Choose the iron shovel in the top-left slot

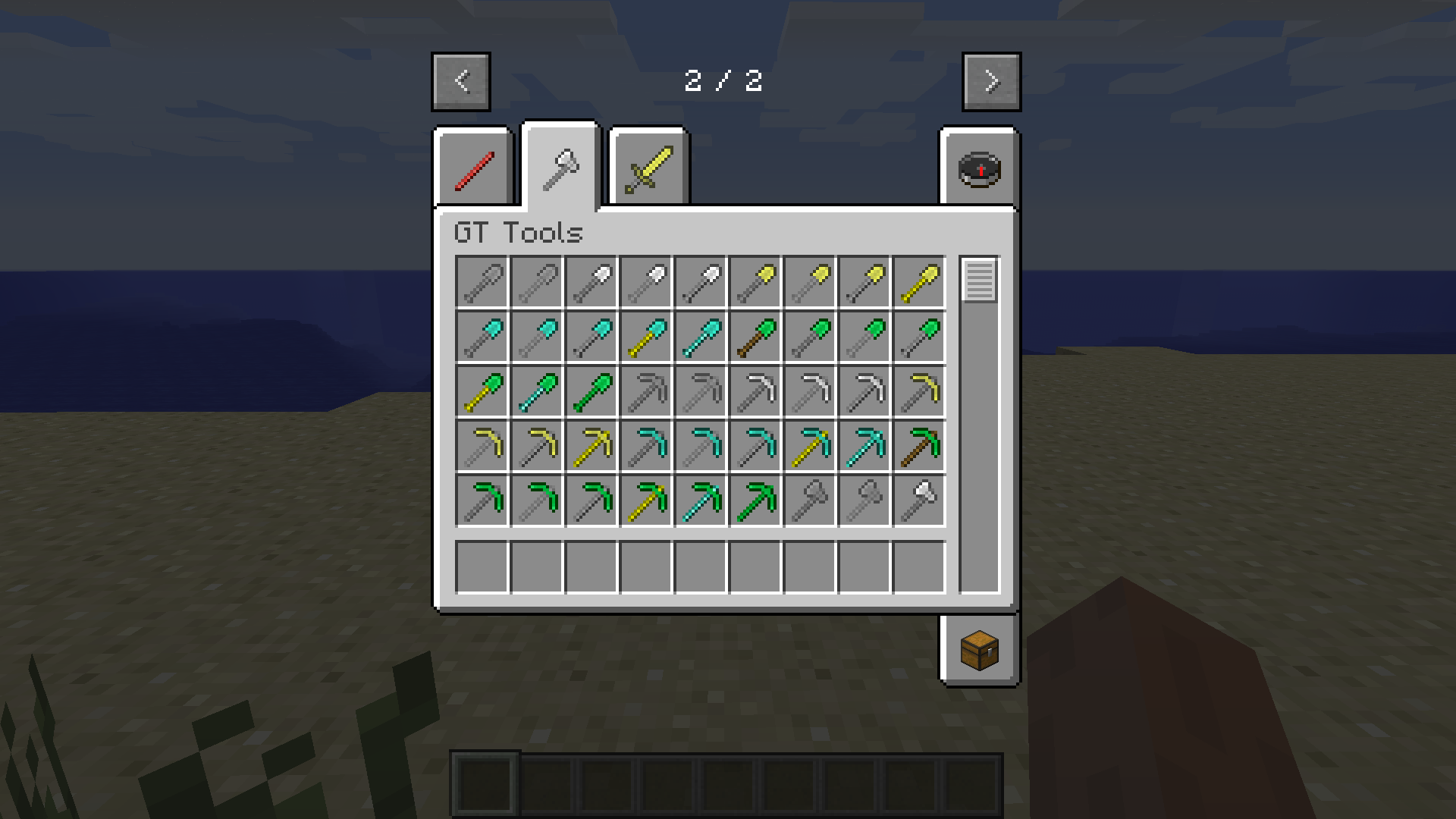click(482, 281)
